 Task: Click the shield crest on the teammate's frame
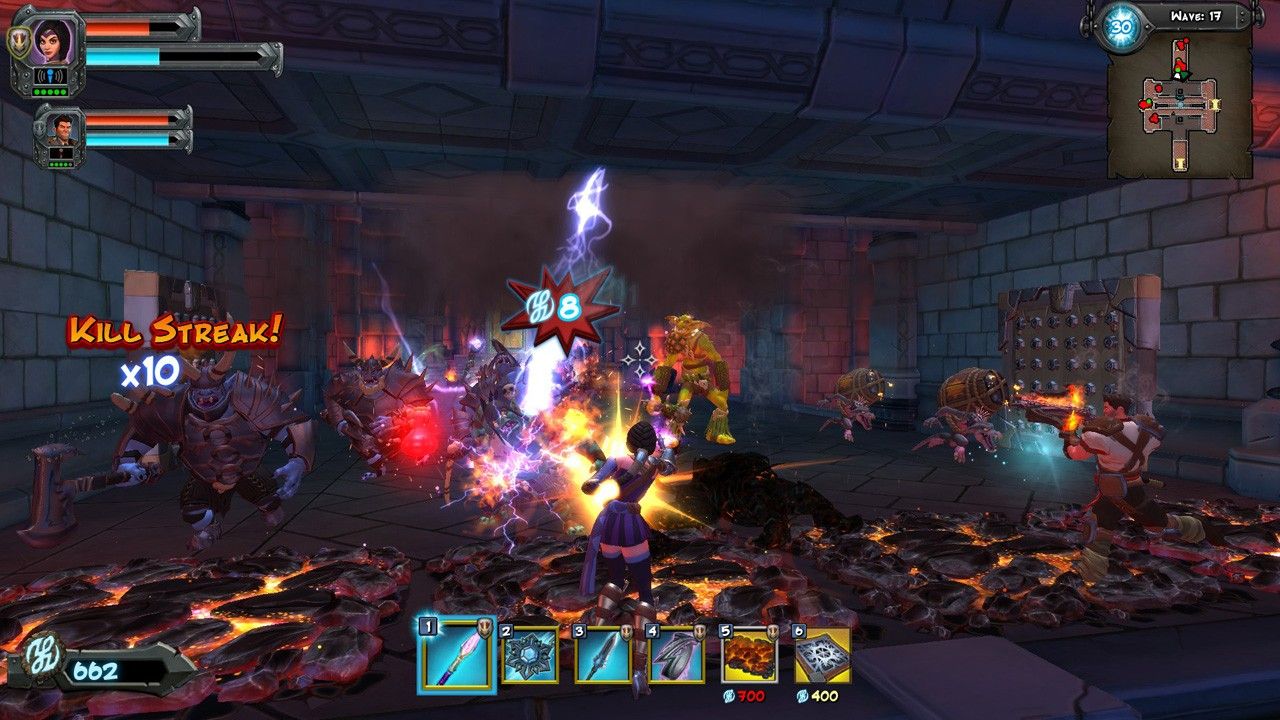[40, 128]
